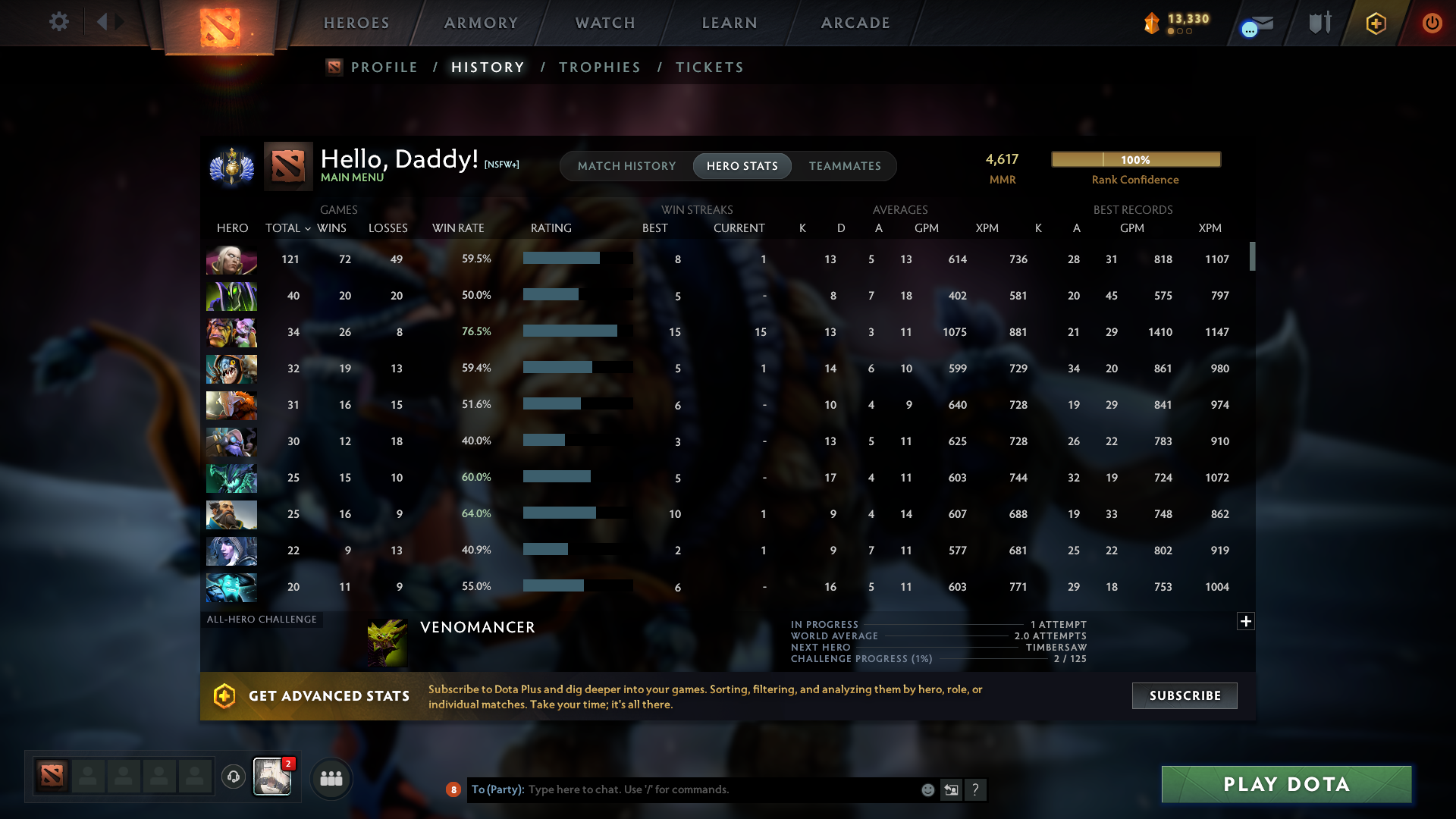
Task: Toggle the chat channel switcher icon
Action: (952, 789)
